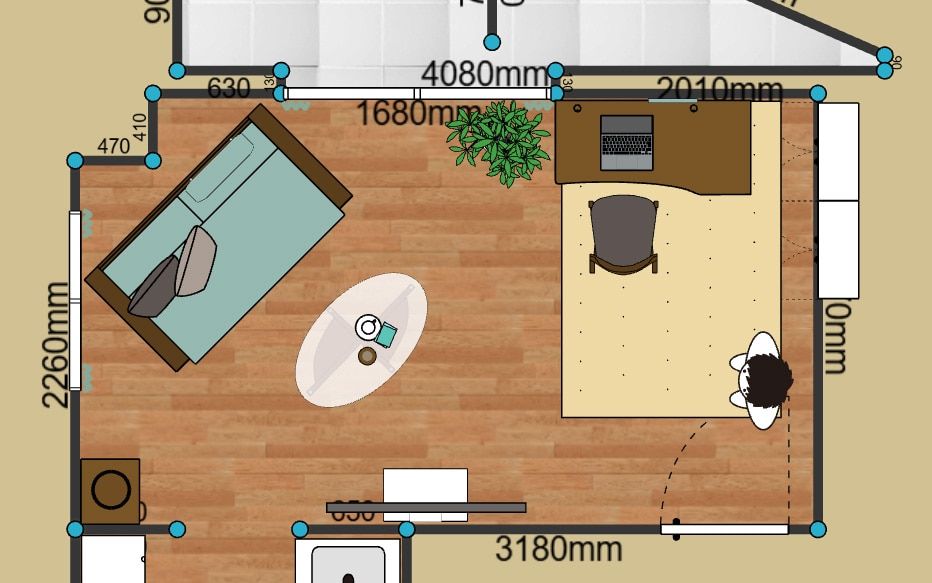The image size is (932, 583).
Task: Click the 1680mm window dimension label
Action: click(406, 113)
